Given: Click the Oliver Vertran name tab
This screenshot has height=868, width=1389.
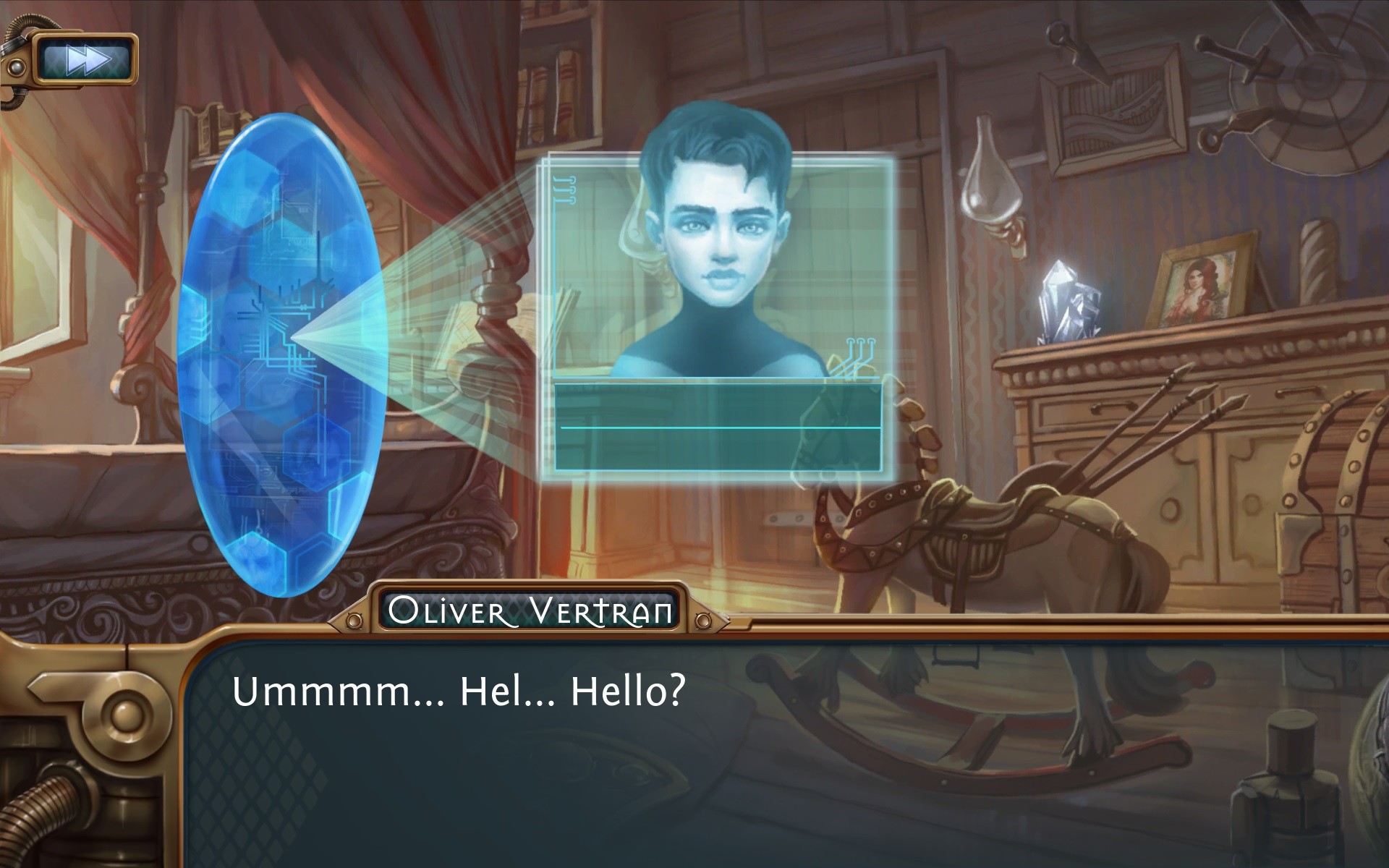Looking at the screenshot, I should coord(530,611).
